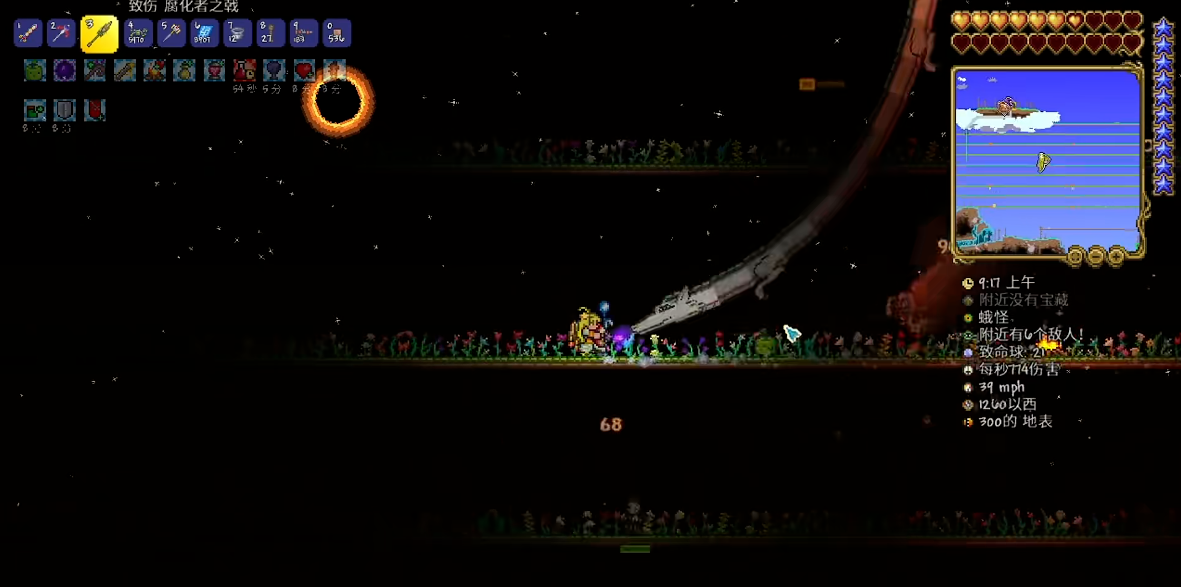This screenshot has width=1181, height=587.
Task: Choose hotbar slot 9 item stack
Action: pos(303,34)
